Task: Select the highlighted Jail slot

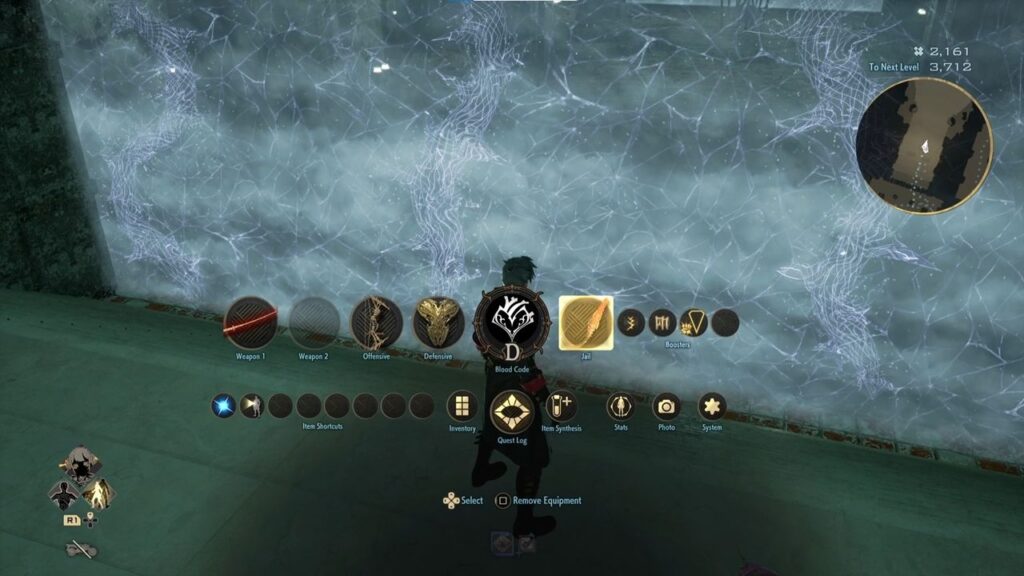Action: click(x=585, y=323)
